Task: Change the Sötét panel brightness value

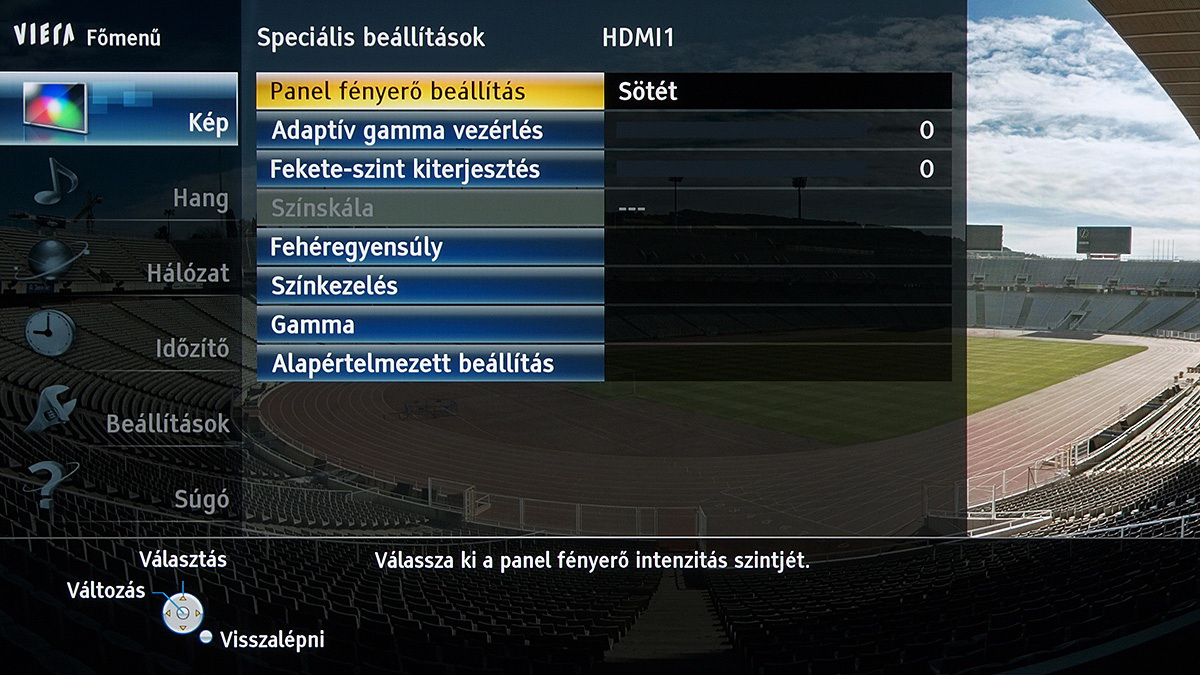Action: (x=777, y=91)
